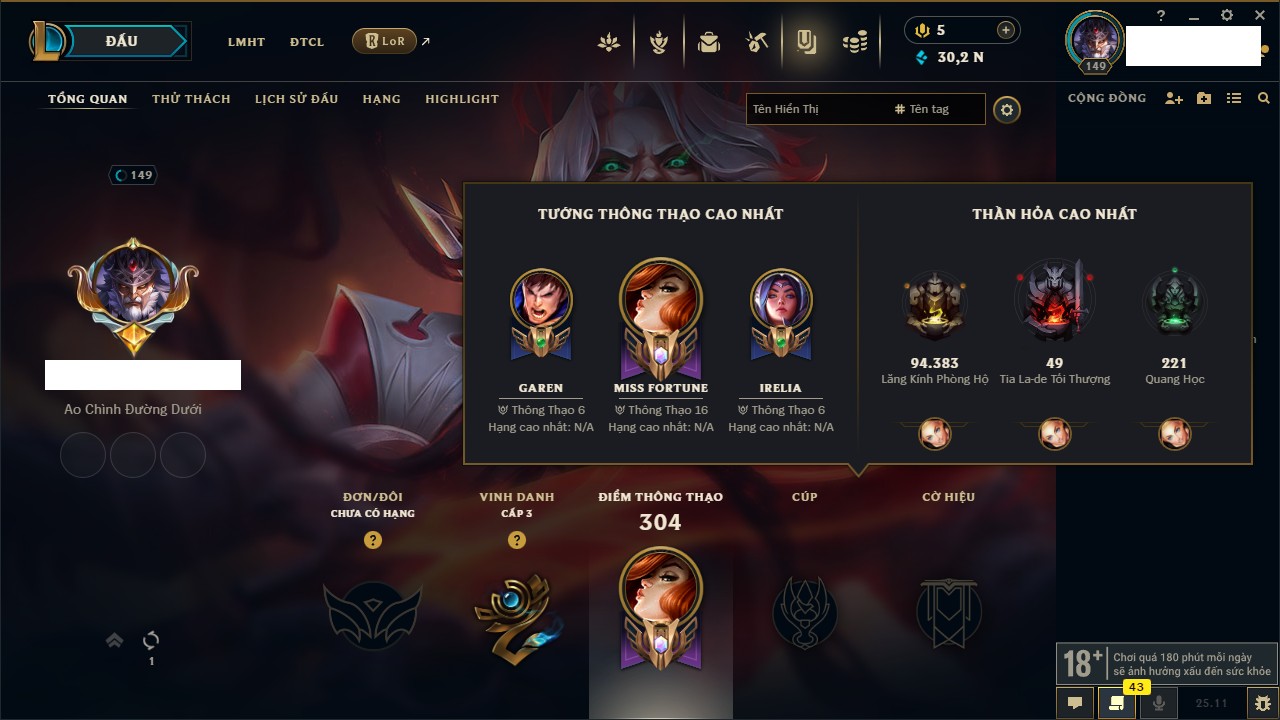Open the bug report icon
Viewport: 1280px width, 720px height.
coord(1263,703)
